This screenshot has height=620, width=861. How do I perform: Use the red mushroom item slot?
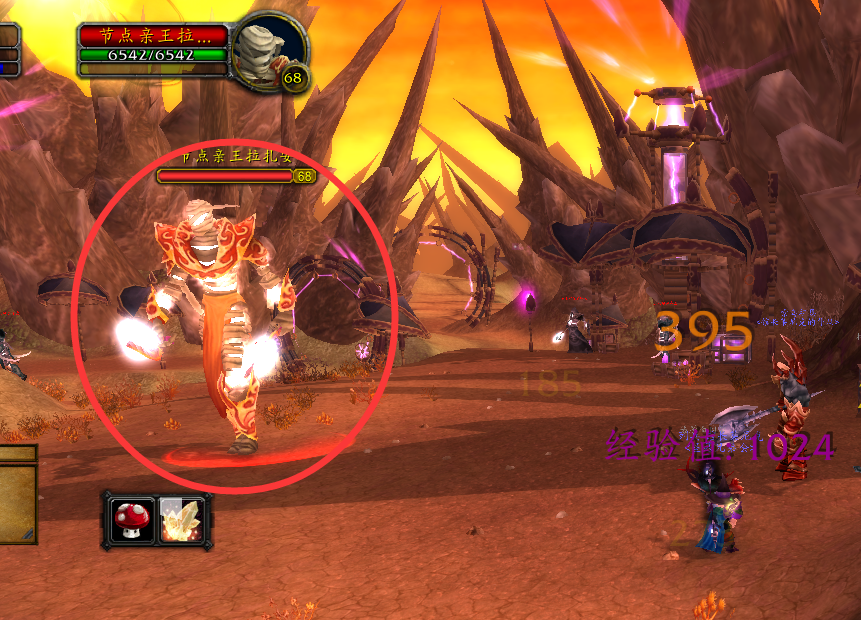[x=132, y=520]
